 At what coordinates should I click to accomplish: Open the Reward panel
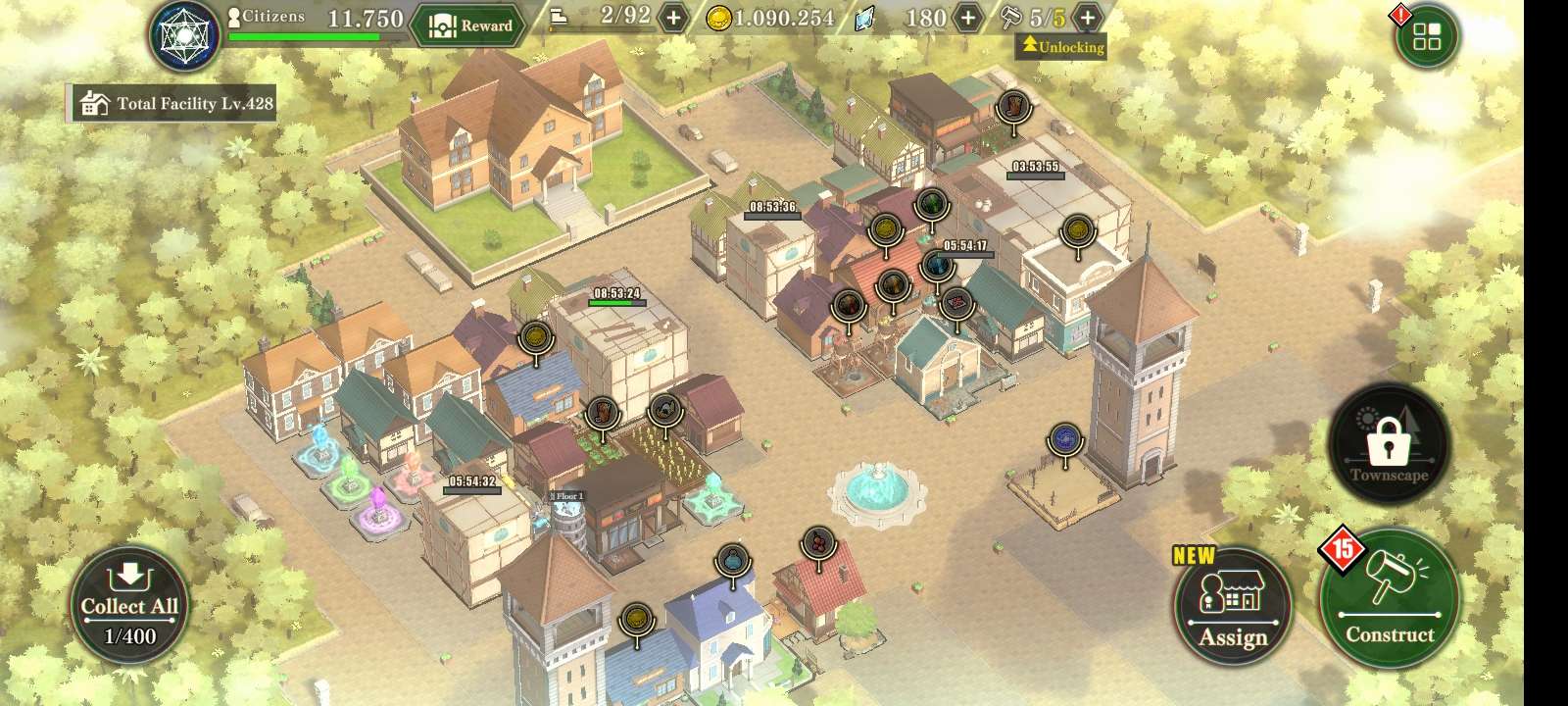[471, 25]
